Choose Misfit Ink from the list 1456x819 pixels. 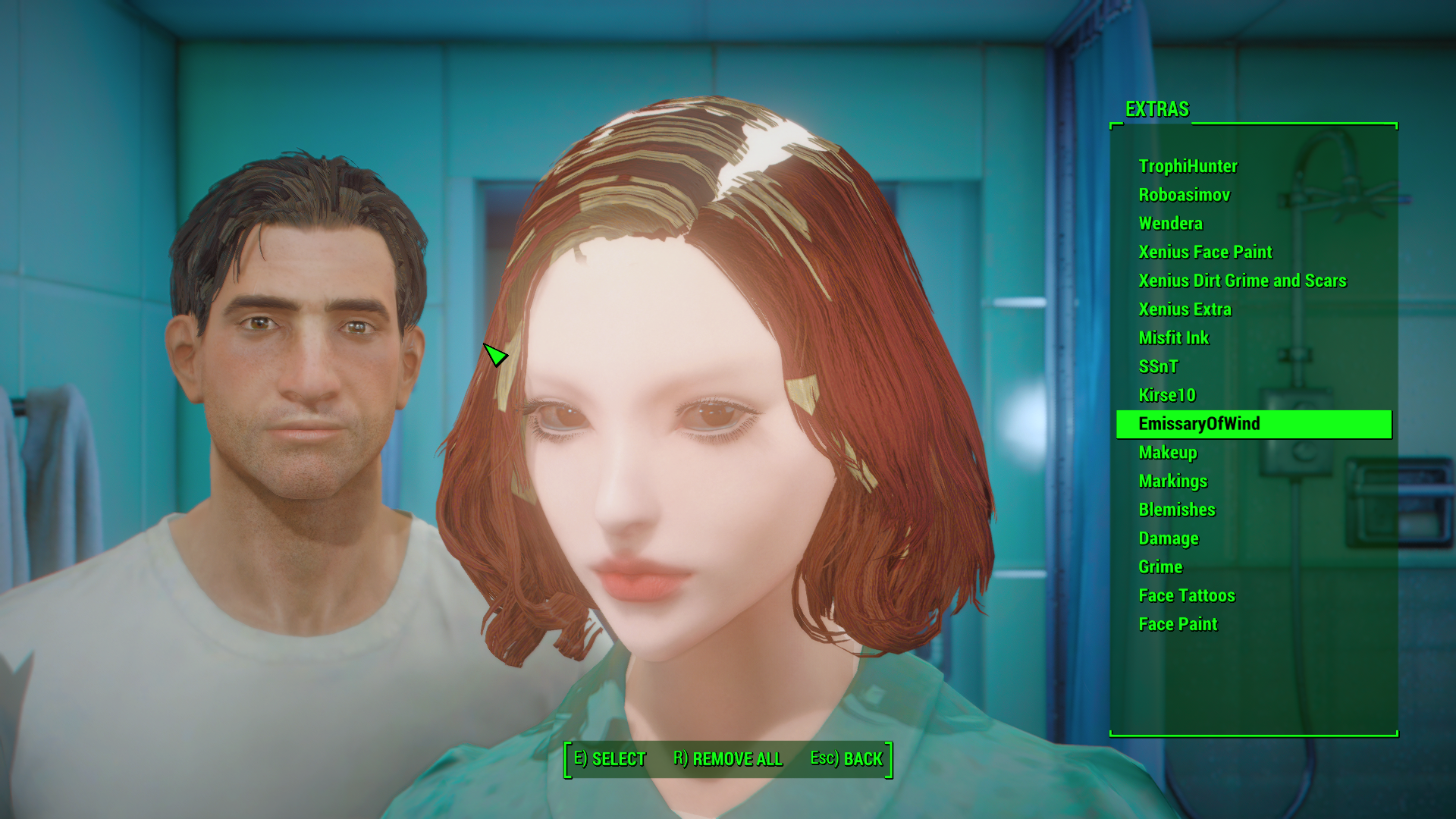pos(1173,338)
